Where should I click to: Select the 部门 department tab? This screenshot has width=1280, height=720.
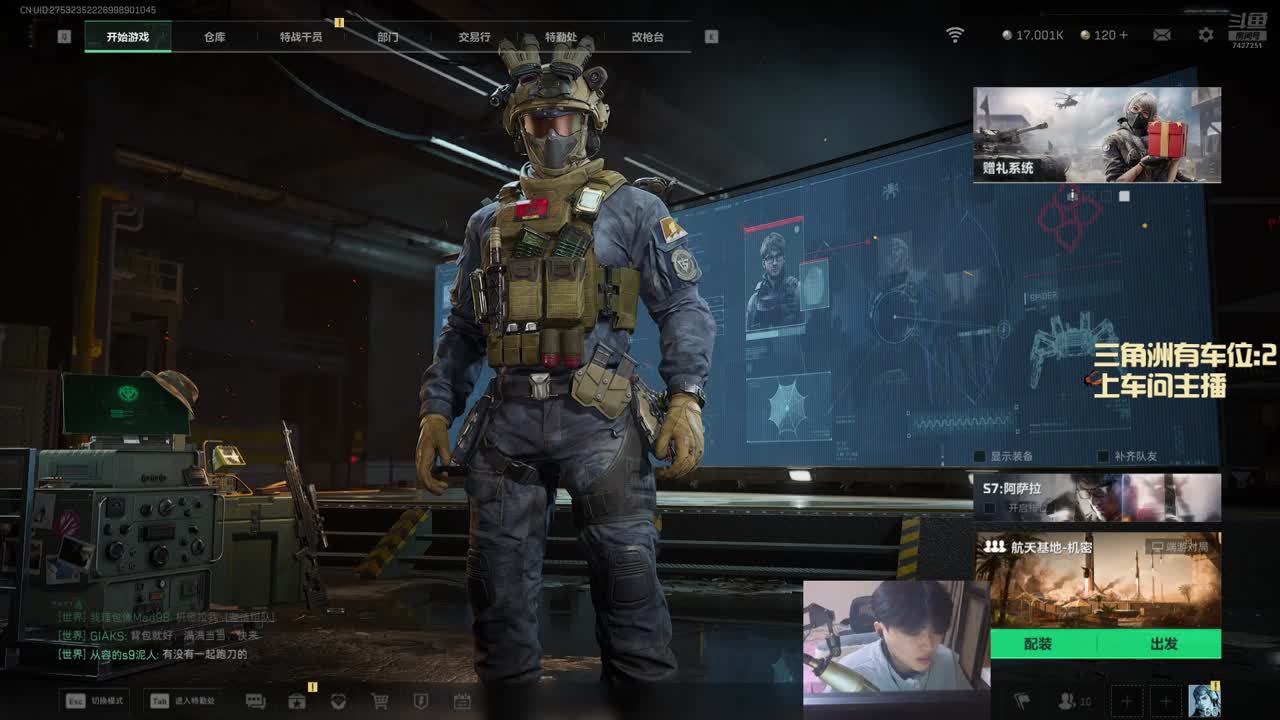coord(388,37)
